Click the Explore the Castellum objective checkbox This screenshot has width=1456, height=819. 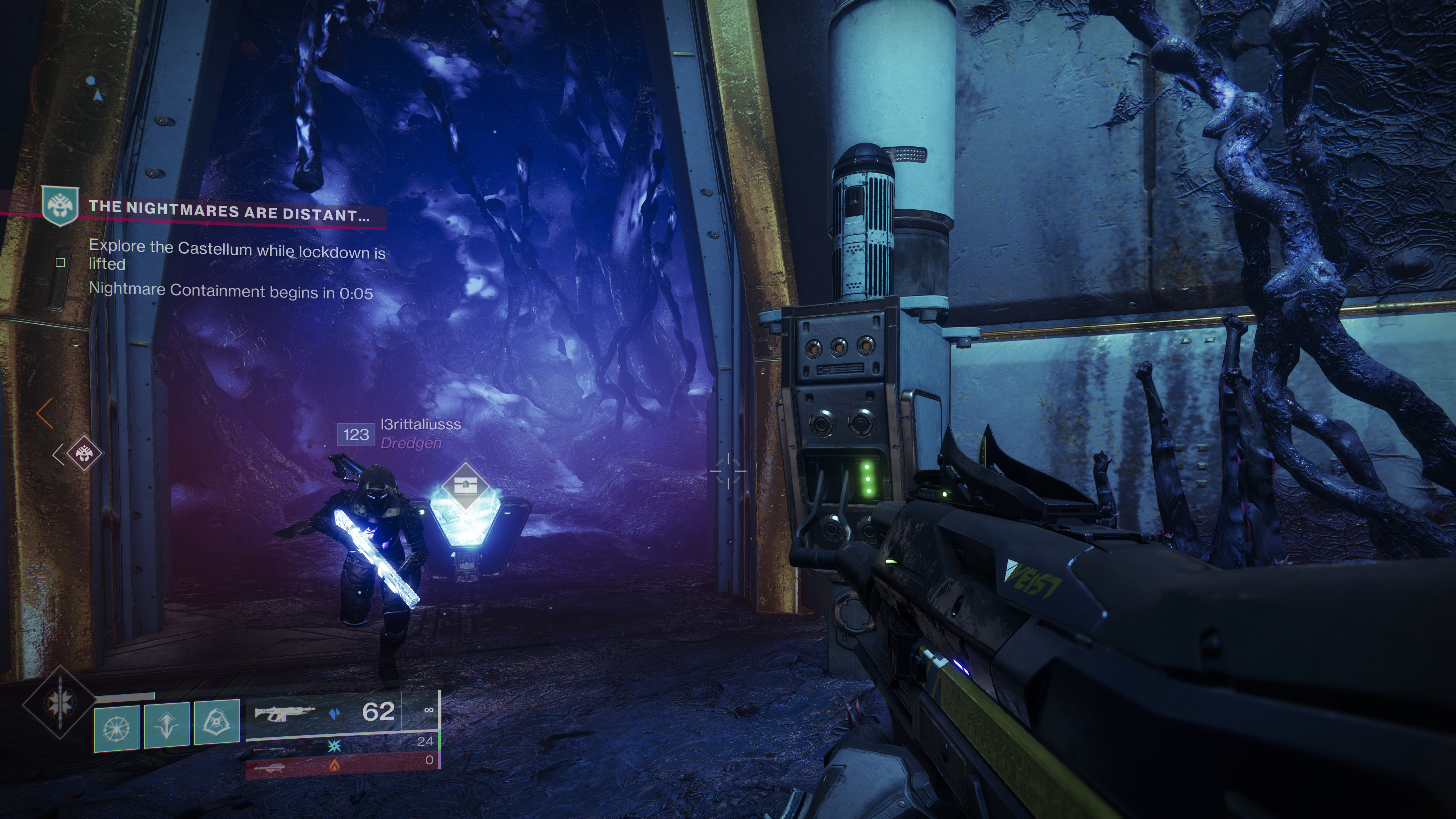tap(61, 262)
